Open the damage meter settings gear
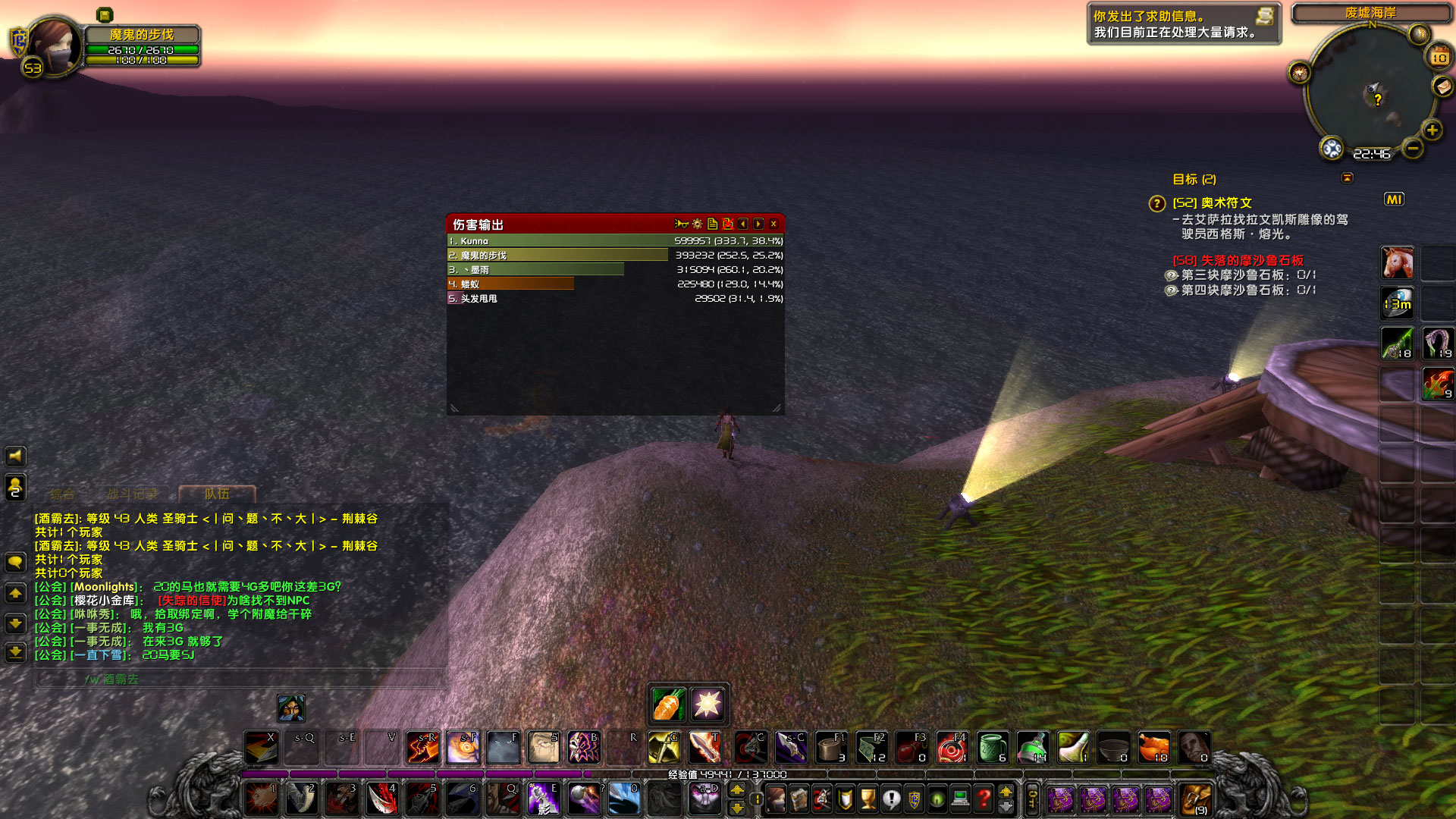The width and height of the screenshot is (1456, 819). point(697,224)
